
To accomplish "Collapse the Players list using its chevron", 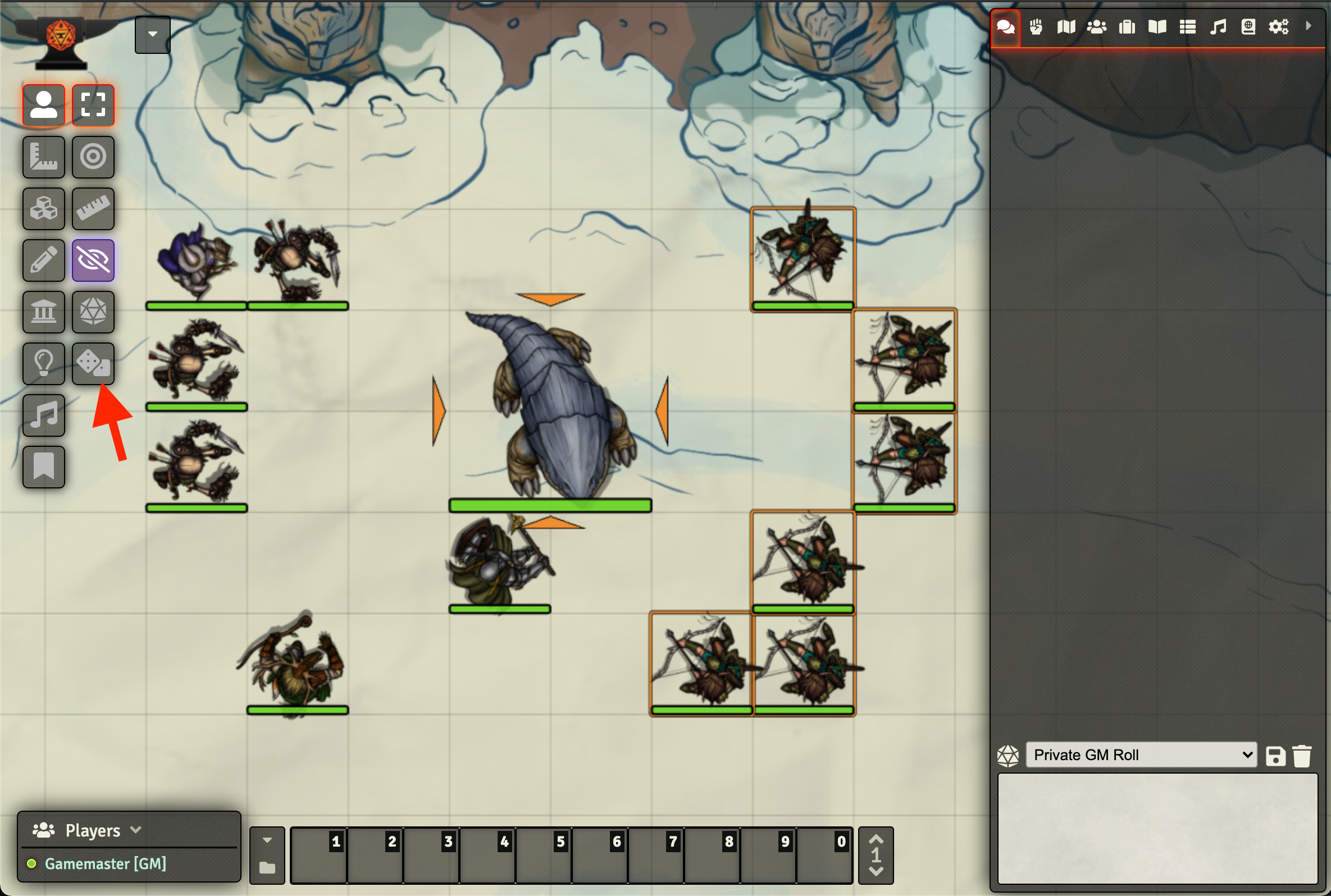I will [x=136, y=830].
